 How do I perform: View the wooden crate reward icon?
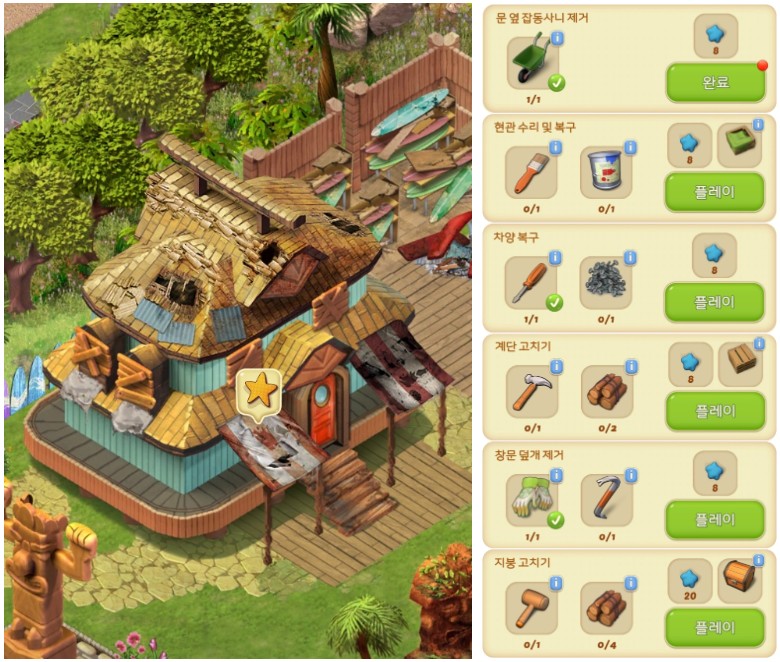740,363
